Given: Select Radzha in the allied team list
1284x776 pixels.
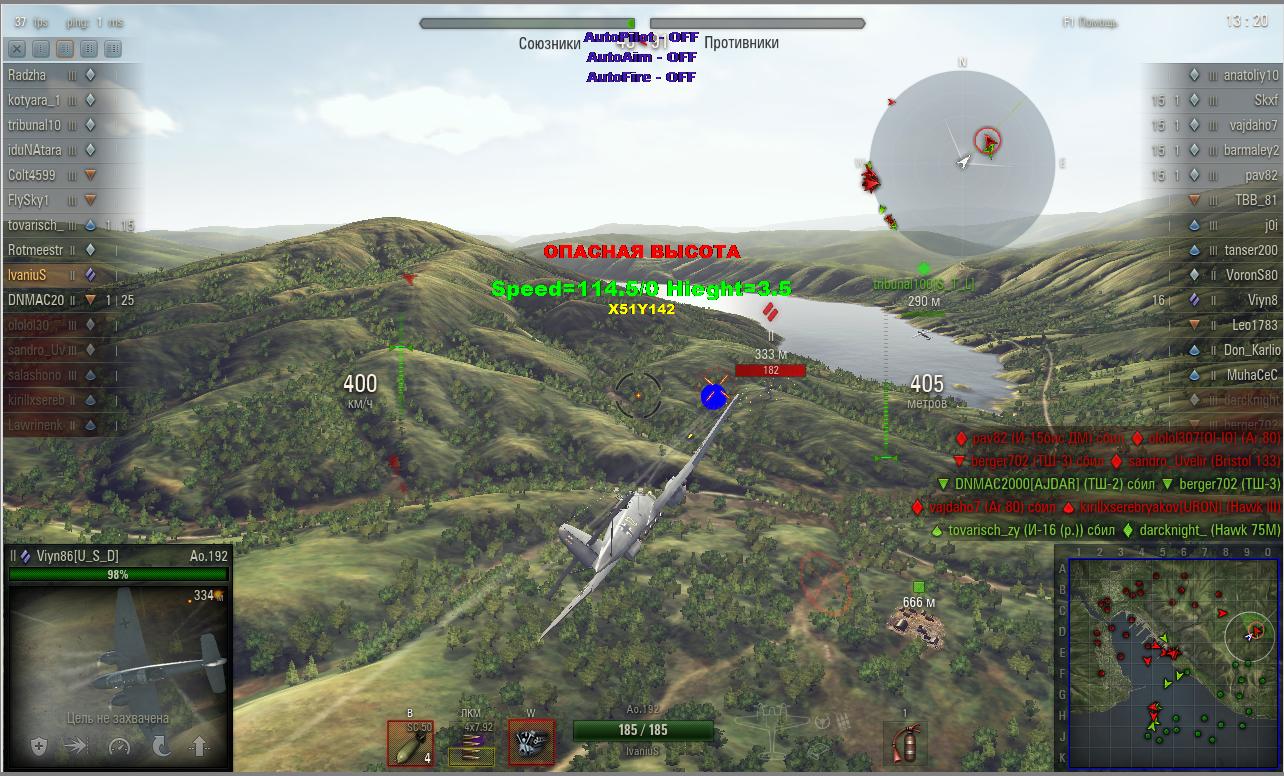Looking at the screenshot, I should (x=27, y=75).
